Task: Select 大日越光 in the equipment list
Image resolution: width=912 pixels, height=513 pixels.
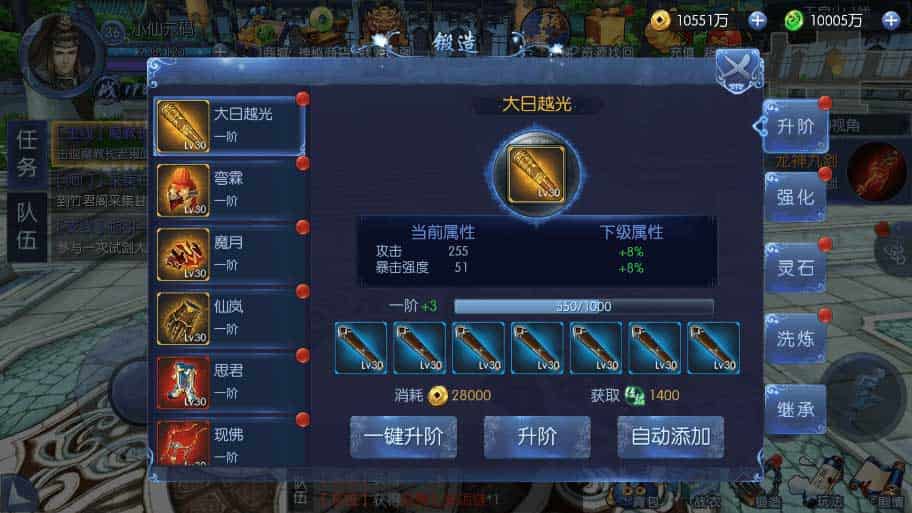Action: (228, 124)
